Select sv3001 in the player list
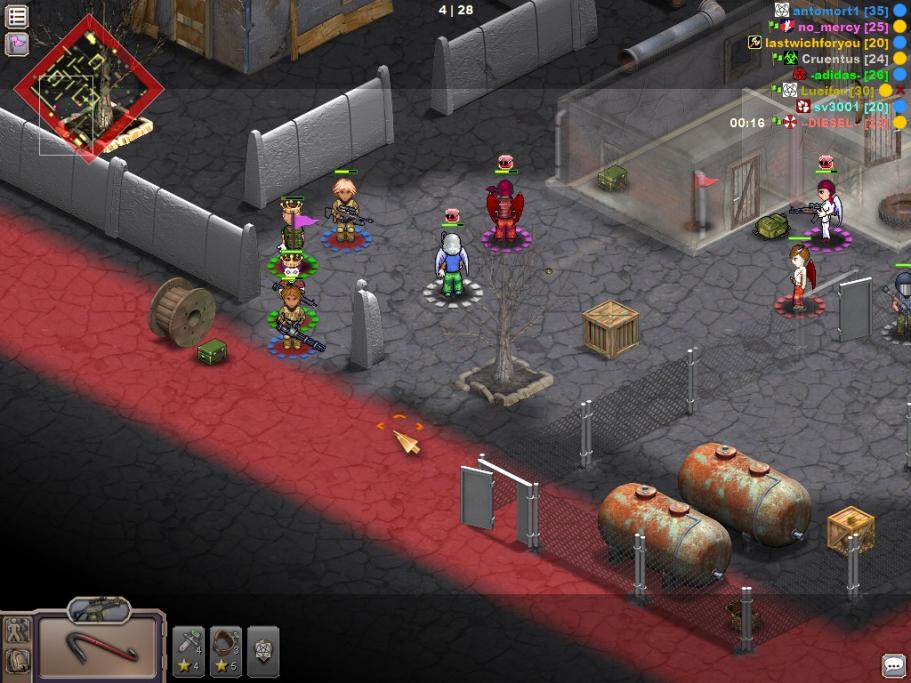This screenshot has height=683, width=911. point(836,107)
